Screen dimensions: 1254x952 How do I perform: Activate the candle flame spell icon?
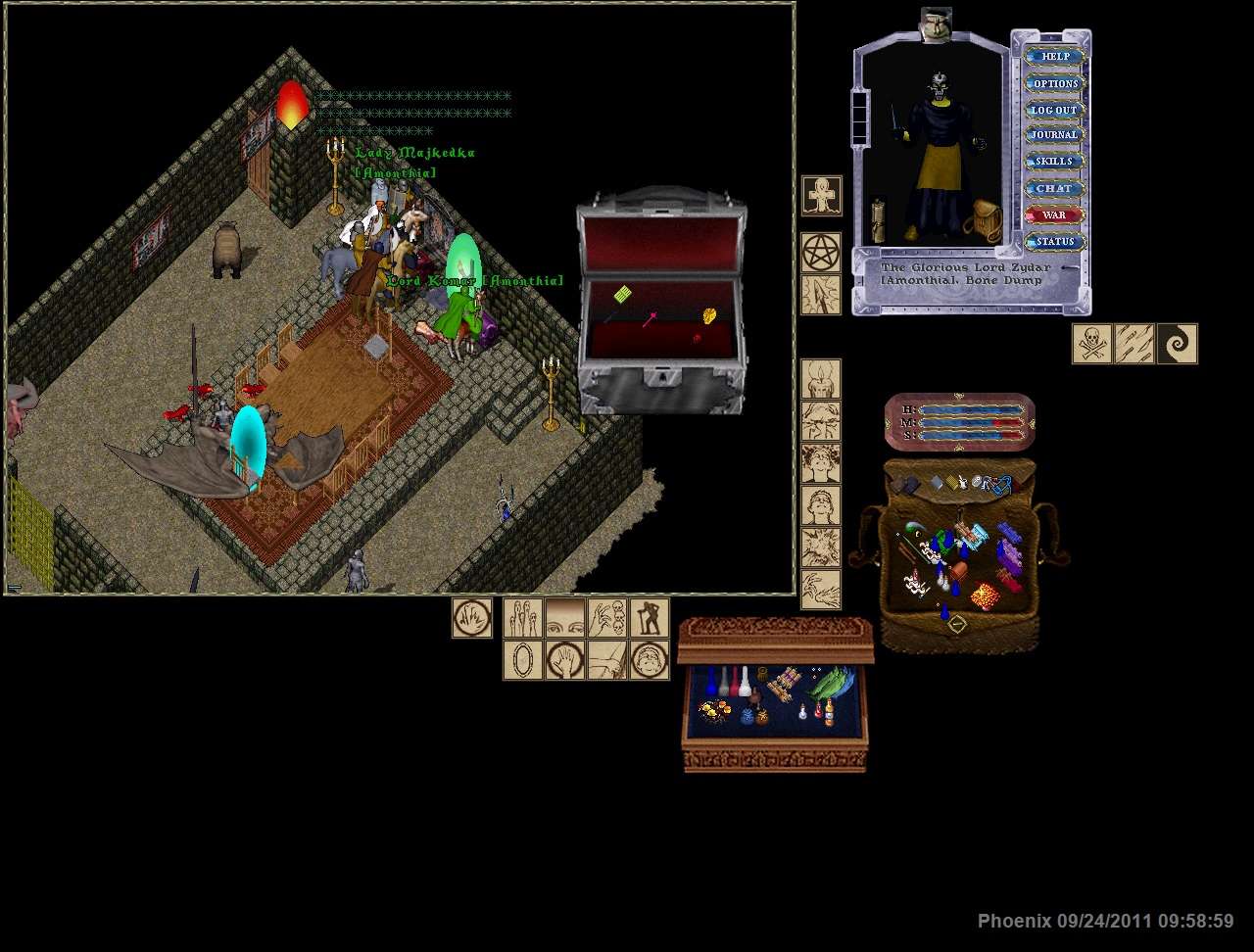tap(821, 379)
